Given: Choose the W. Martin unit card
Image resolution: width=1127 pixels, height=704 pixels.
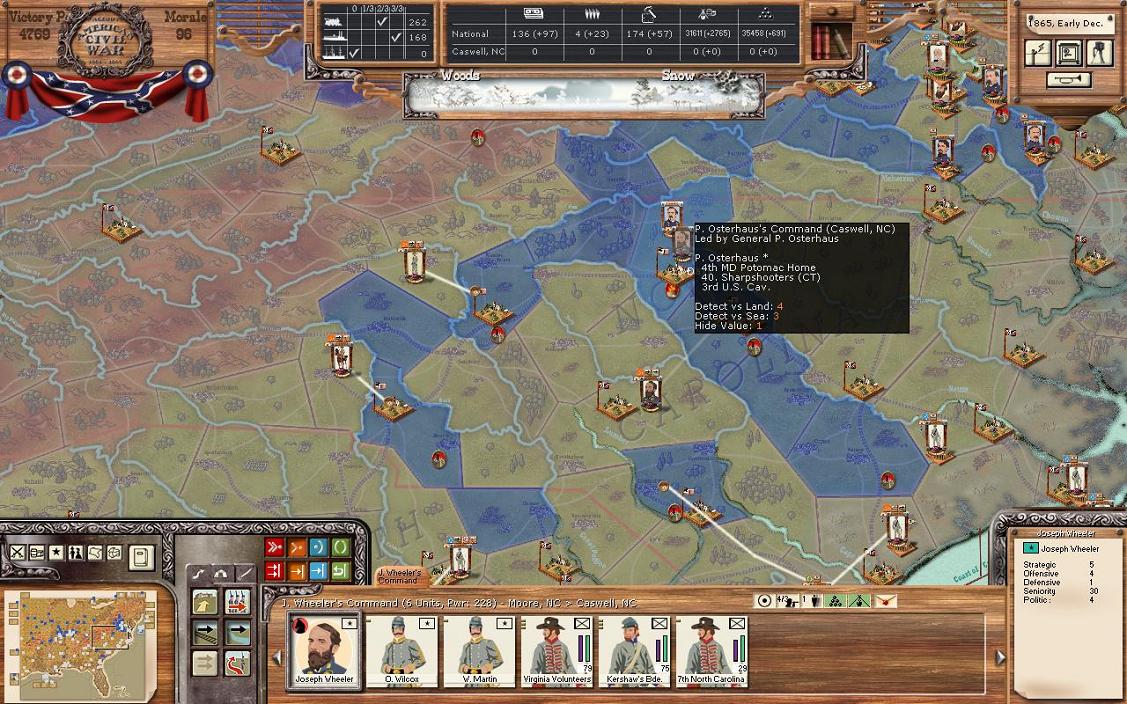Looking at the screenshot, I should (x=479, y=649).
